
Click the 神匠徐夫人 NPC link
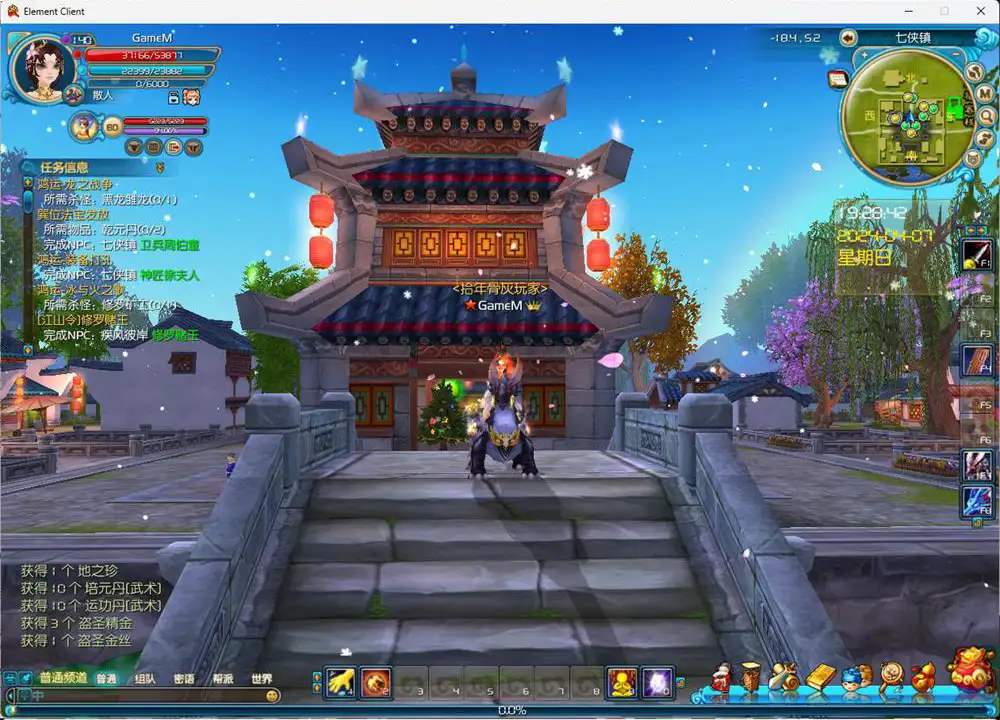tap(169, 274)
